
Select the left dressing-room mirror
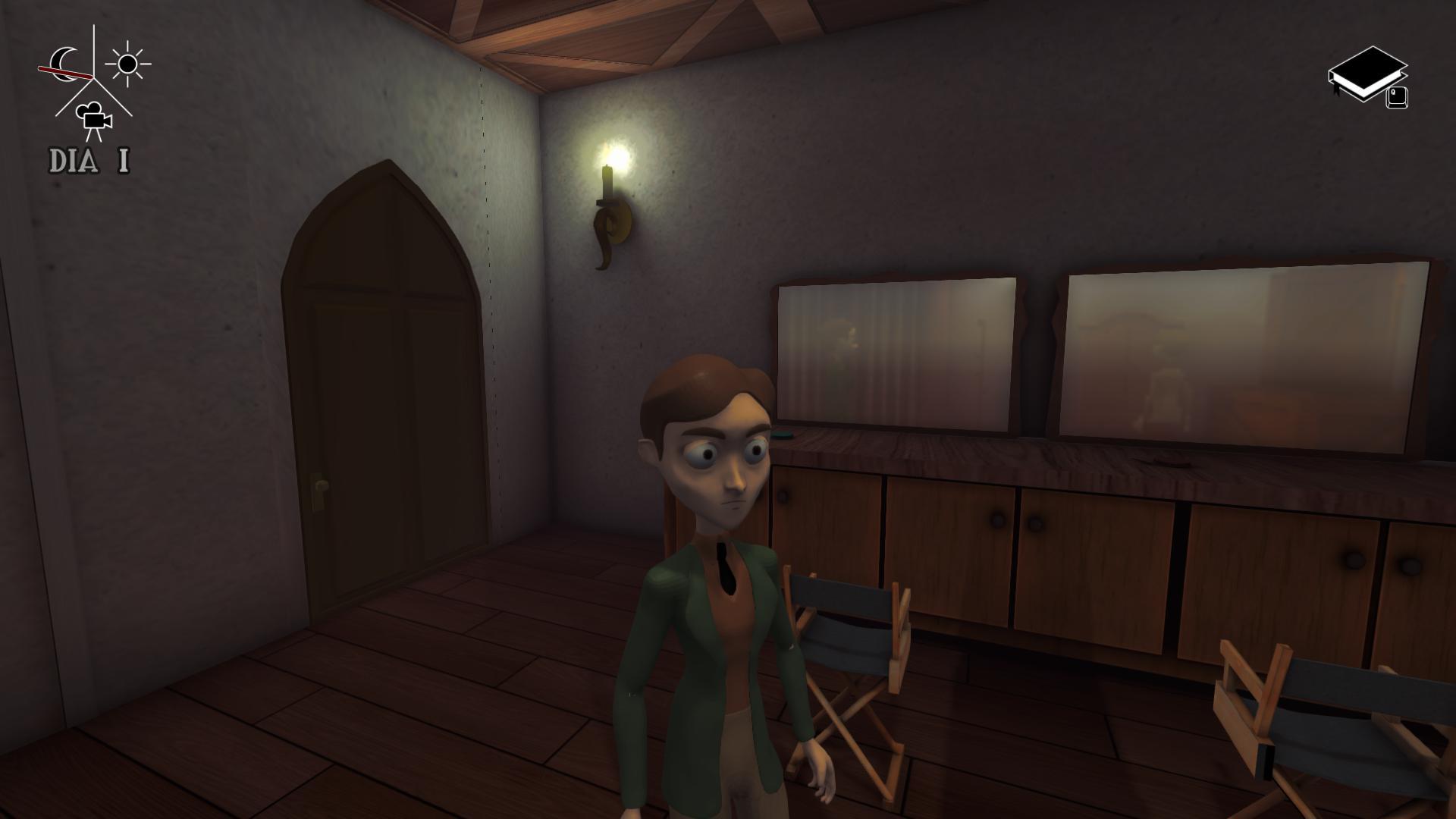pyautogui.click(x=895, y=349)
